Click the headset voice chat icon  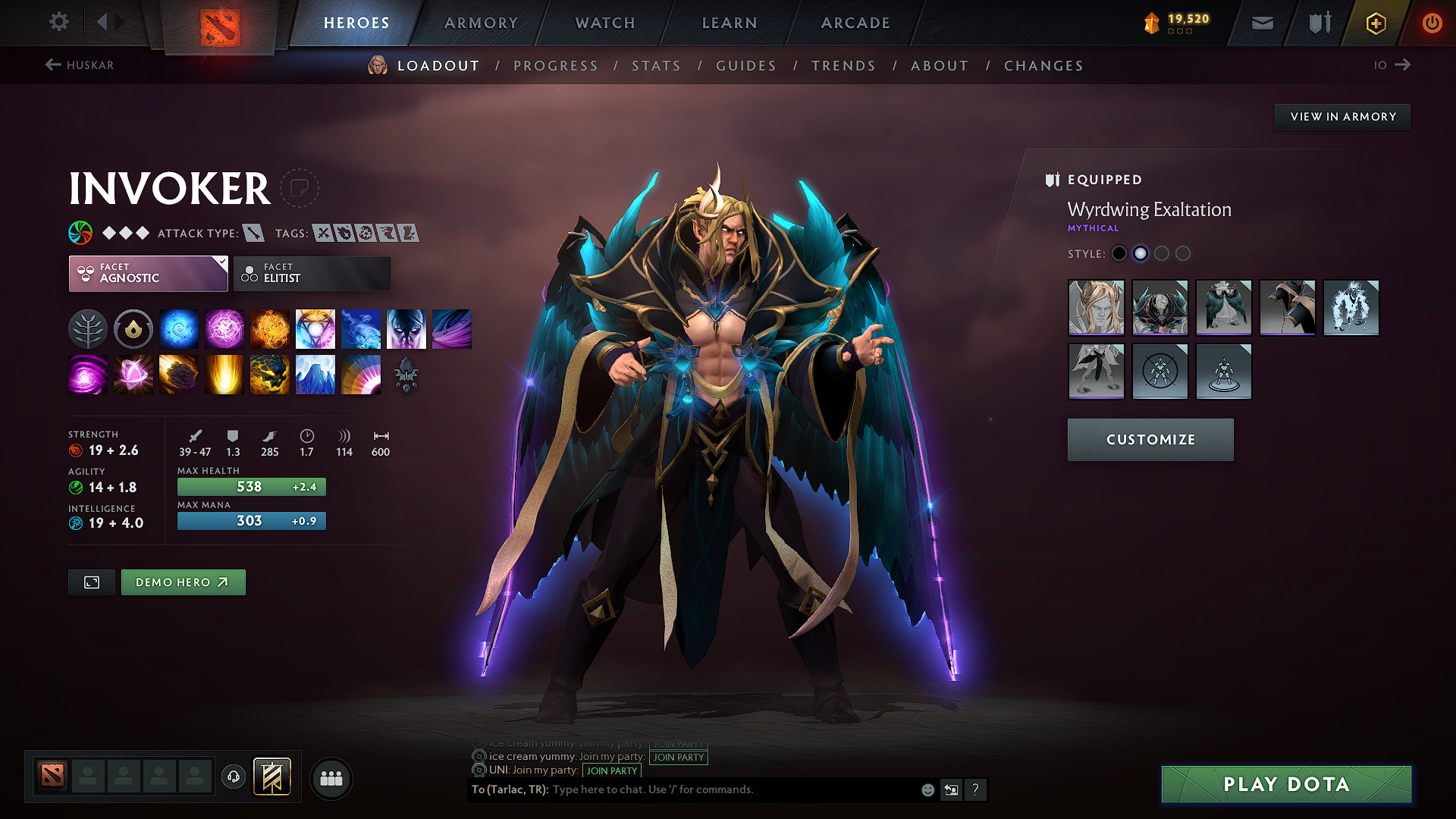(233, 777)
